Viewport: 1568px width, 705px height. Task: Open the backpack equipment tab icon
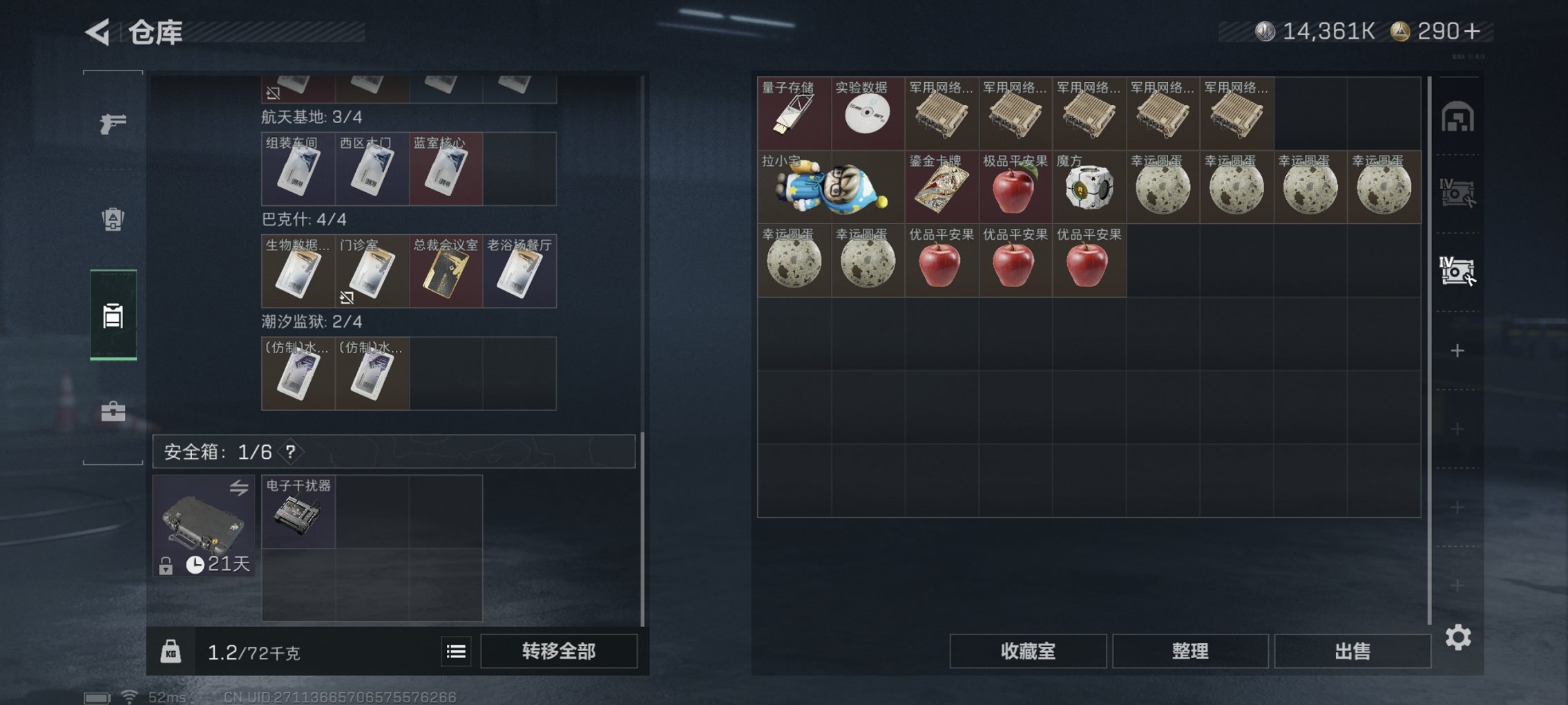coord(113,218)
